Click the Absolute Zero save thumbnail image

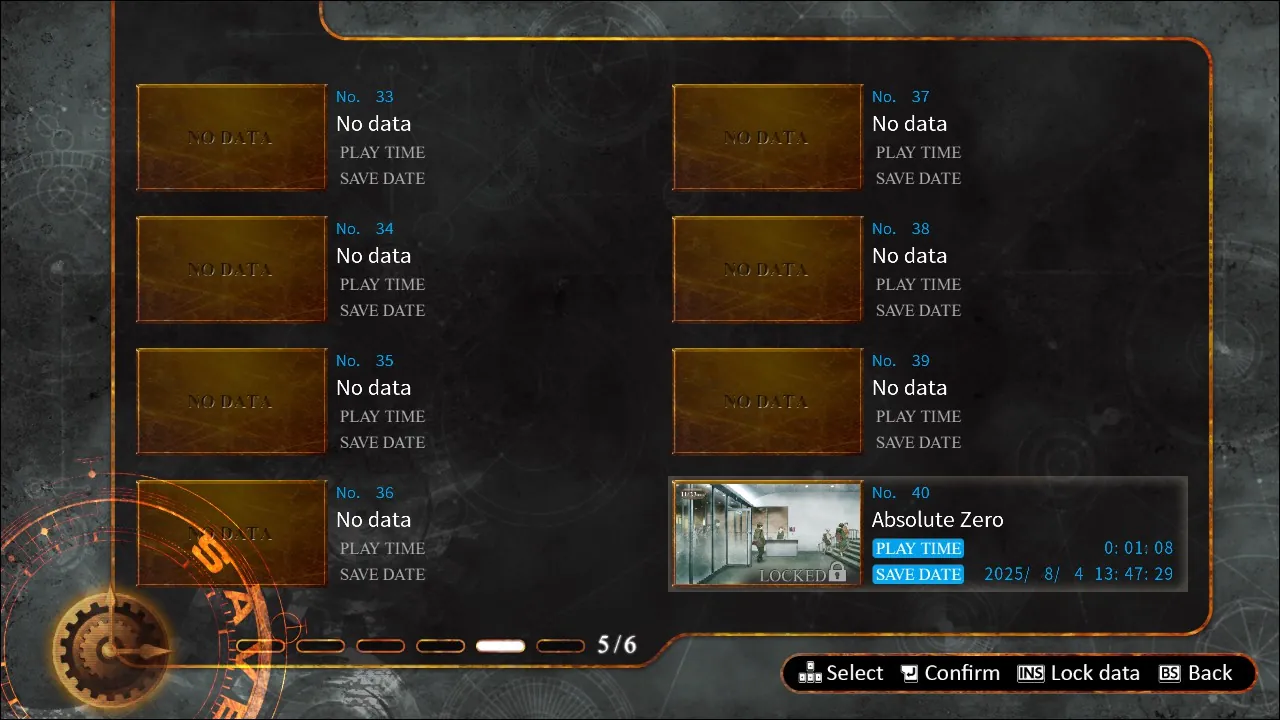pos(766,533)
